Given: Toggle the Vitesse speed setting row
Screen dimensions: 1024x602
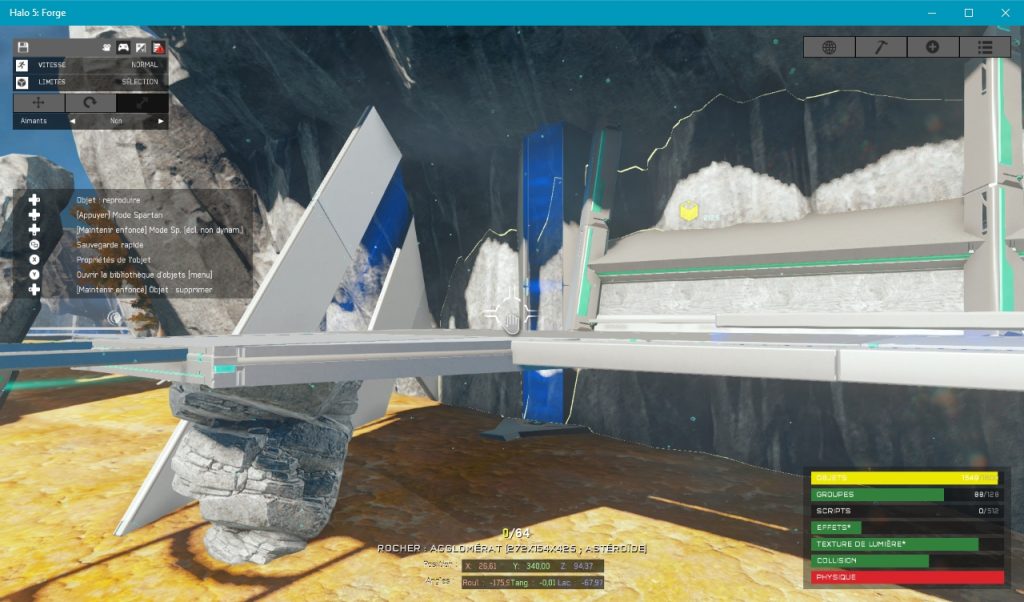Looking at the screenshot, I should pos(90,64).
